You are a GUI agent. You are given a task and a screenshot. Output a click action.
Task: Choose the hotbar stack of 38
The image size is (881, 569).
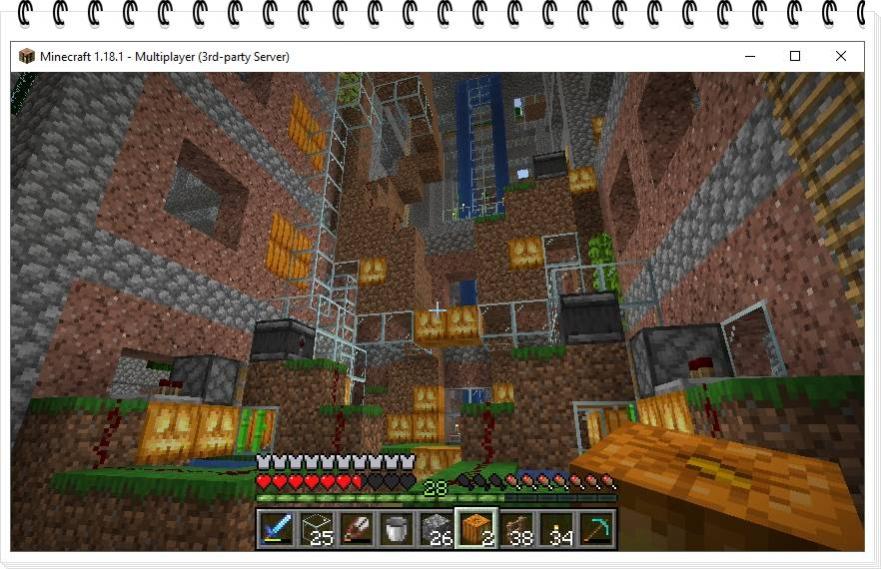click(x=515, y=528)
